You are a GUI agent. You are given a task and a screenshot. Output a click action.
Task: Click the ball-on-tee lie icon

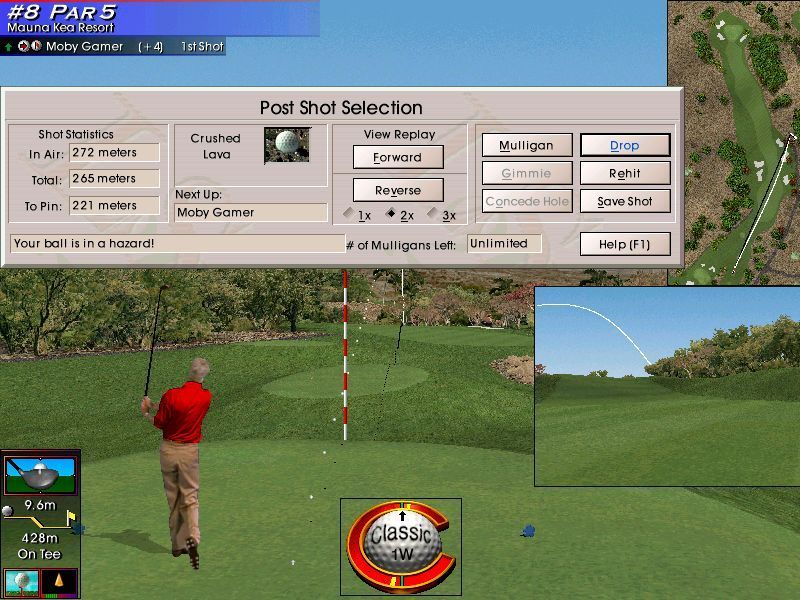click(x=21, y=582)
